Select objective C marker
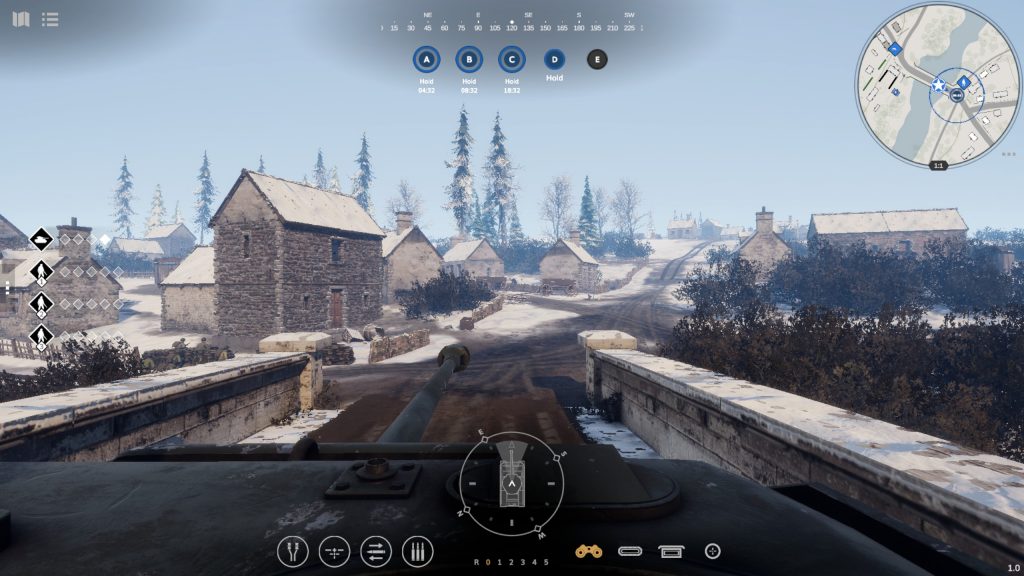 [511, 59]
